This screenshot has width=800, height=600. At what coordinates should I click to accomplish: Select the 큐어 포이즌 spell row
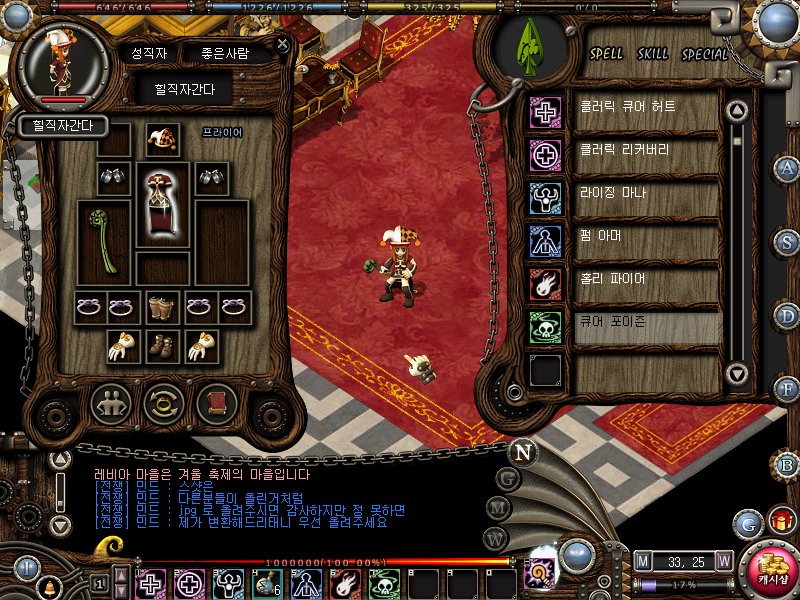646,327
